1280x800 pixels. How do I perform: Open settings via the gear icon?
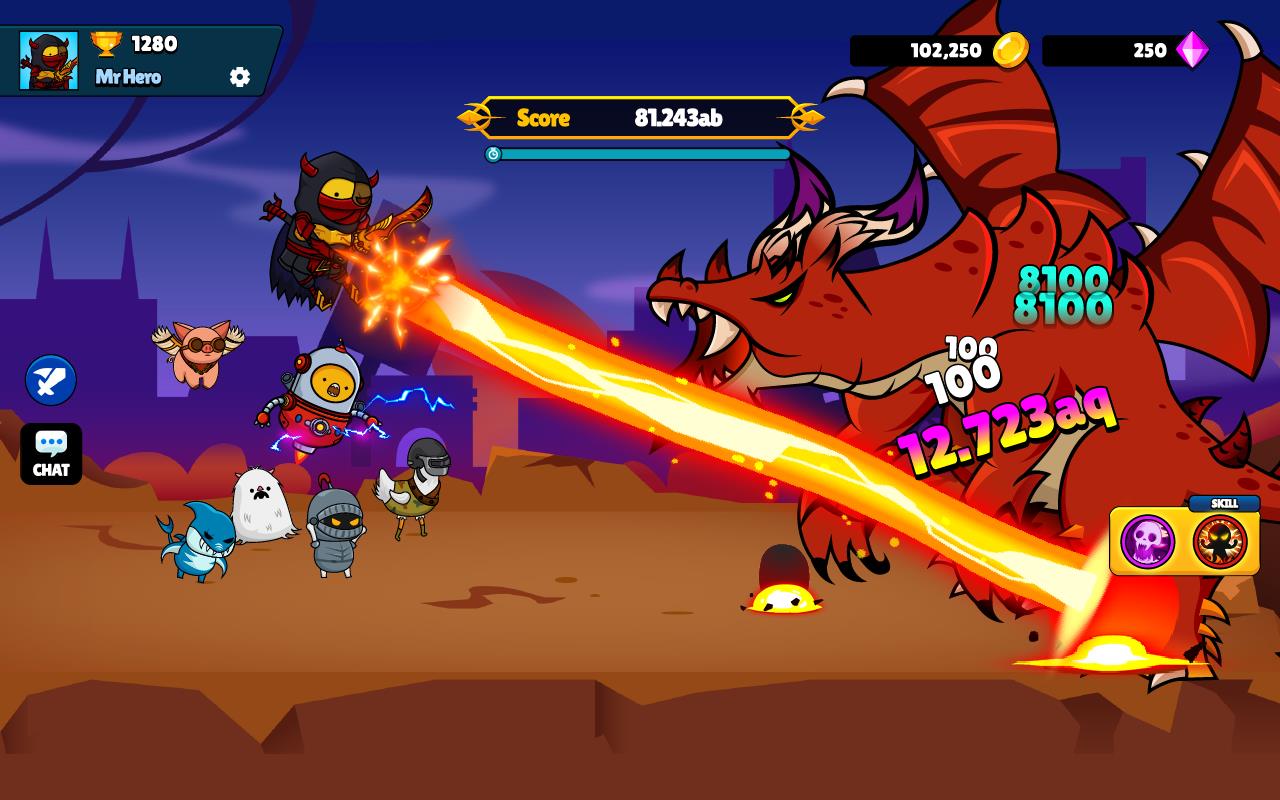click(x=238, y=74)
